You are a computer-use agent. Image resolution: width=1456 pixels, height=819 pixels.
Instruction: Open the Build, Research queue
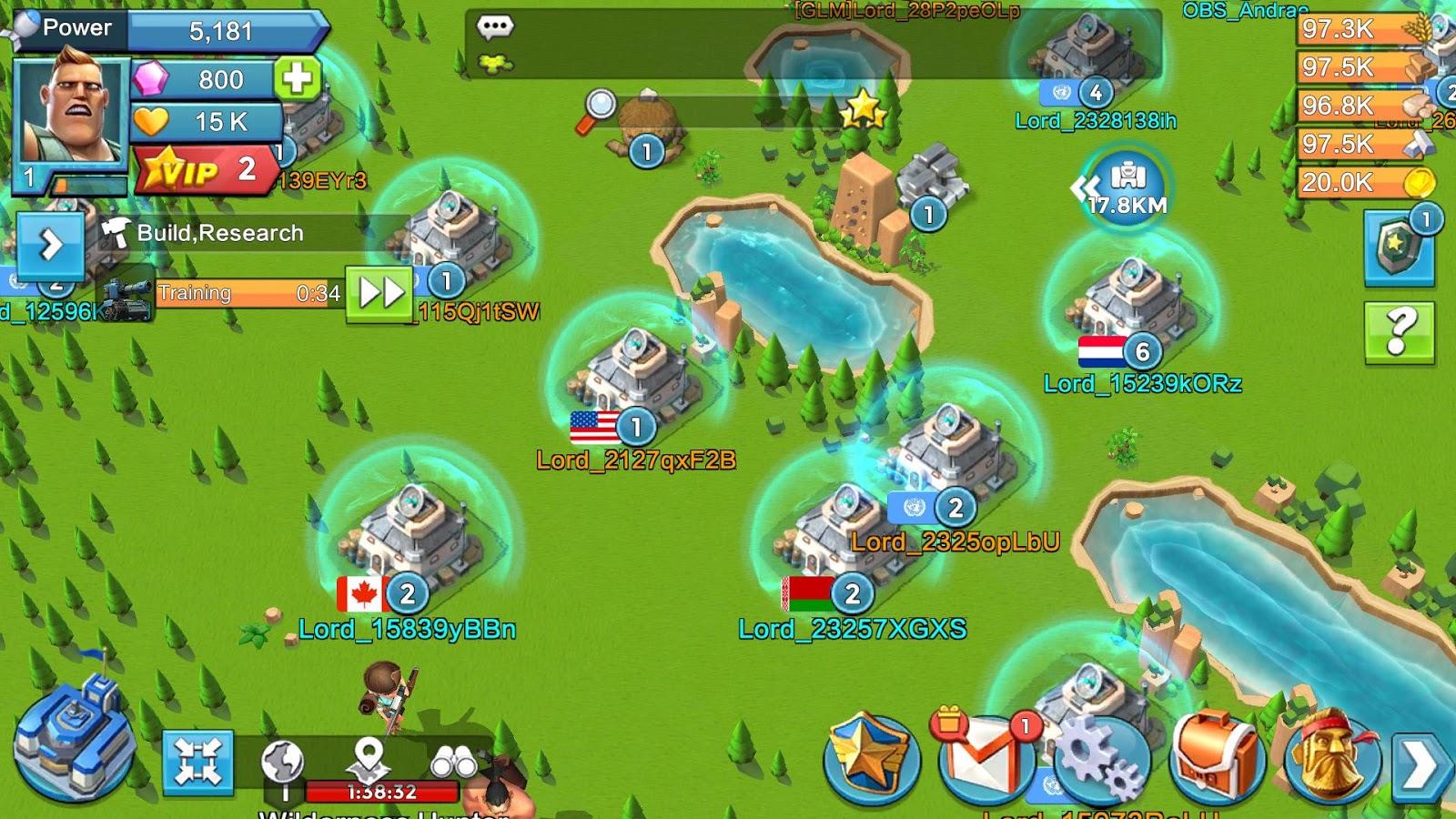point(218,233)
